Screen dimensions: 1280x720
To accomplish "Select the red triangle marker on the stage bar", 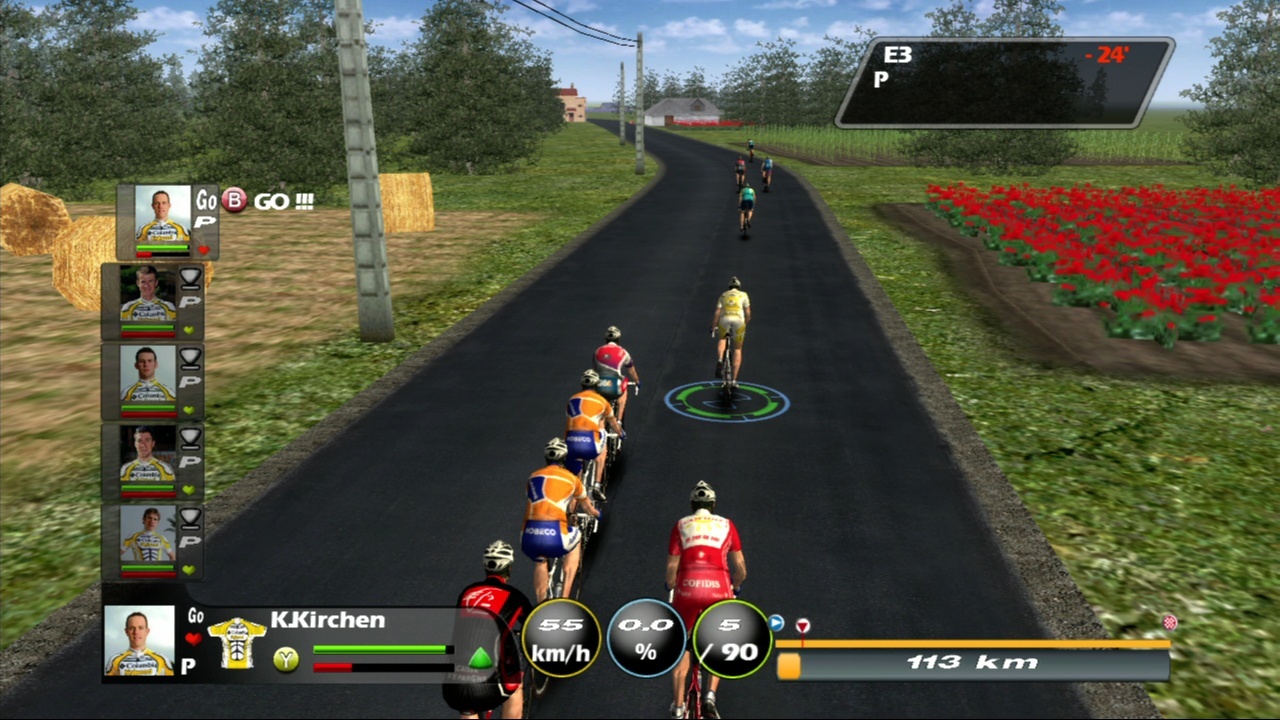I will tap(802, 626).
